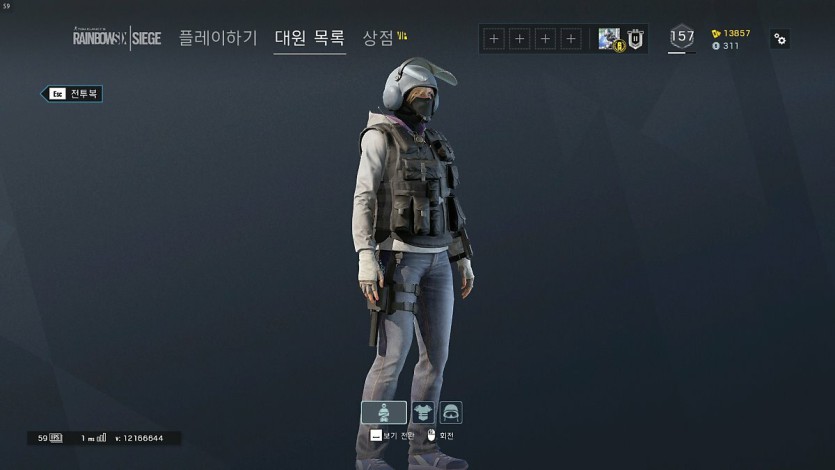Click the Rainbow Six Siege logo
The height and width of the screenshot is (470, 835).
[116, 38]
